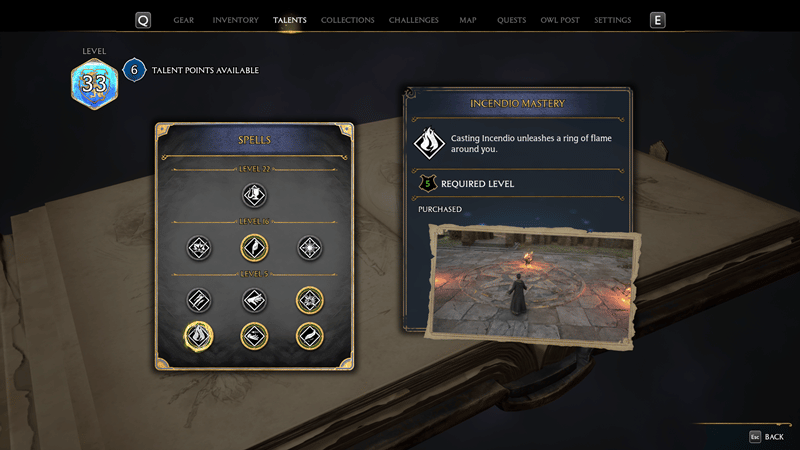Select the Level 22 spell talent icon

pos(254,194)
